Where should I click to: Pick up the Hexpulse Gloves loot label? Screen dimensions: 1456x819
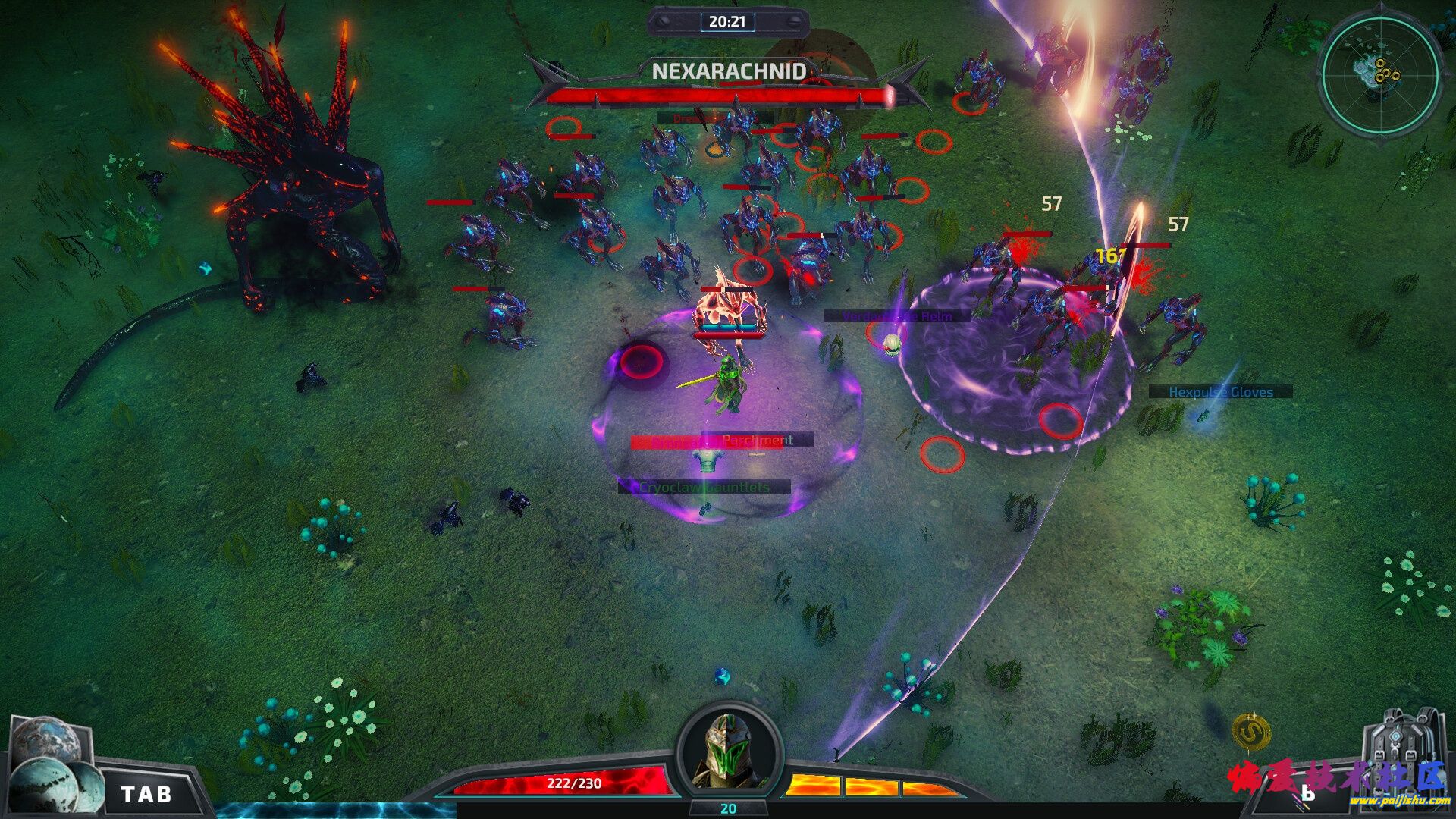pos(1220,392)
